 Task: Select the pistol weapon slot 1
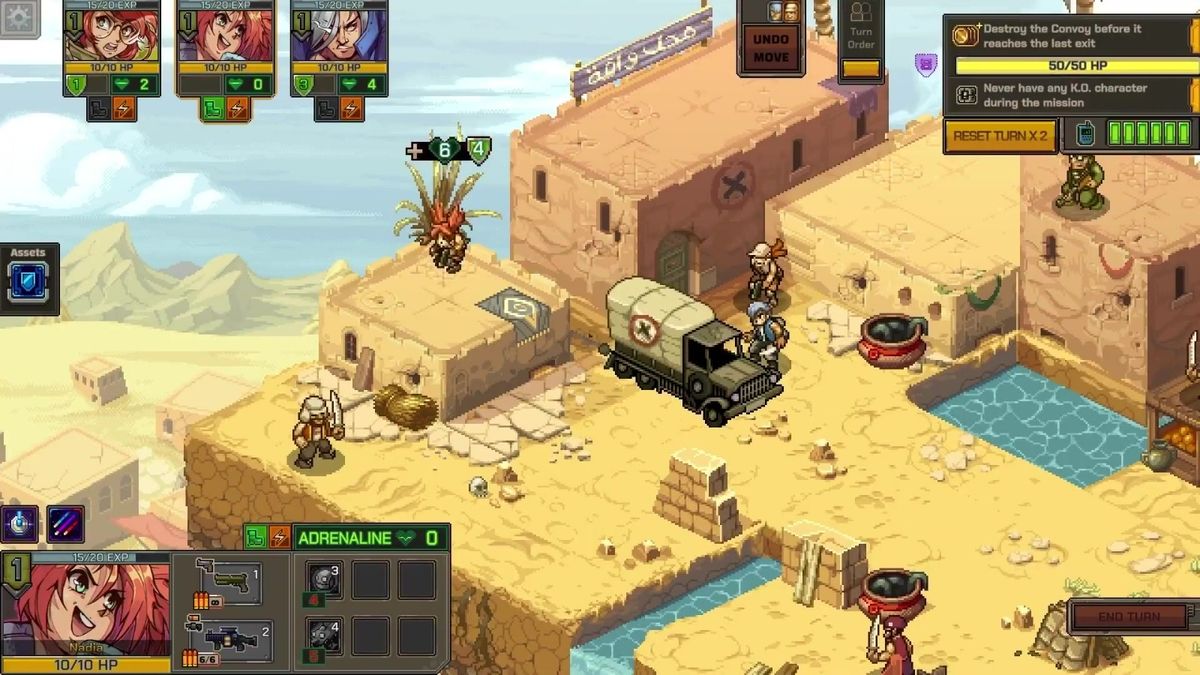(x=228, y=582)
